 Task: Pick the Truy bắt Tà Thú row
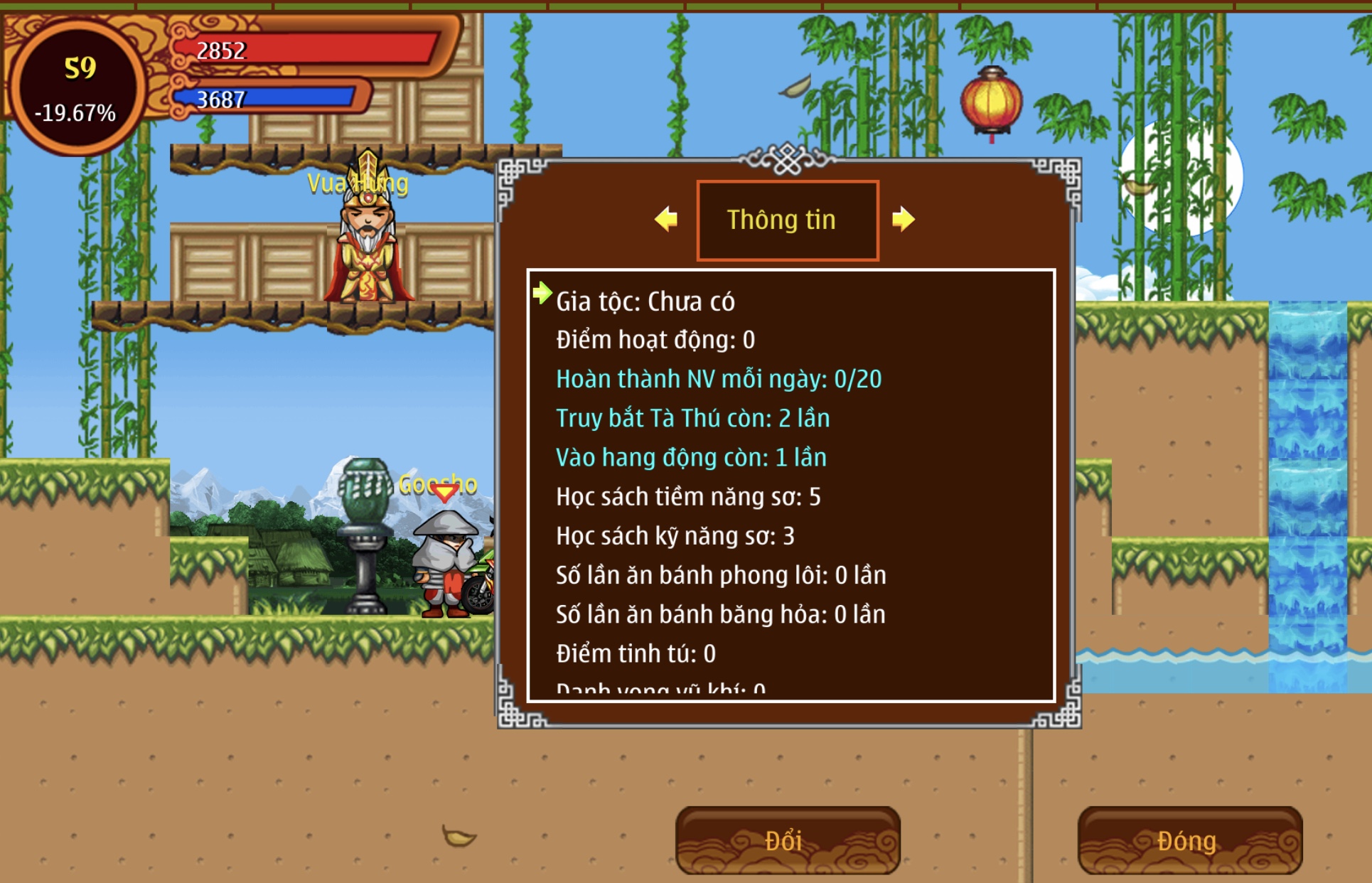tap(692, 418)
